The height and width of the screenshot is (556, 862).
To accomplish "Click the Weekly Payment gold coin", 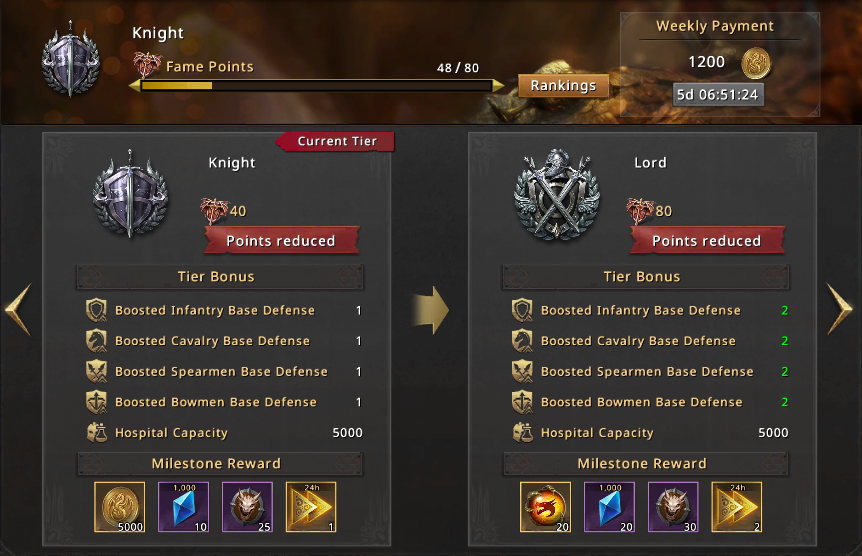I will click(757, 63).
